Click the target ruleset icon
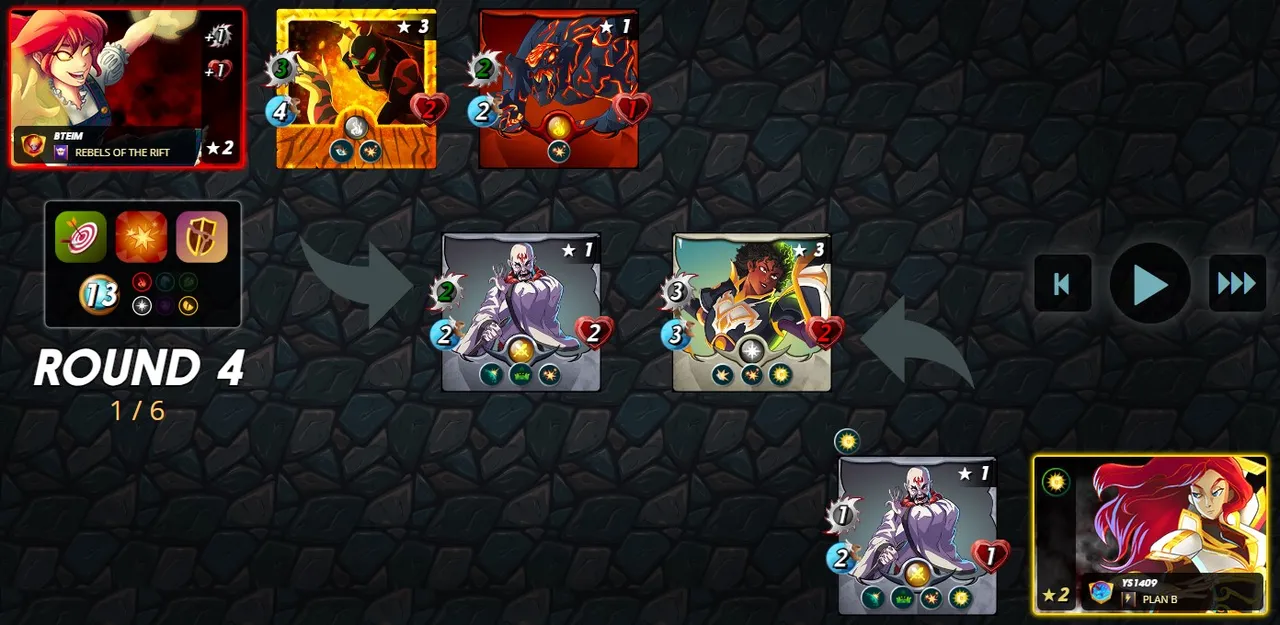The image size is (1280, 625). click(81, 237)
